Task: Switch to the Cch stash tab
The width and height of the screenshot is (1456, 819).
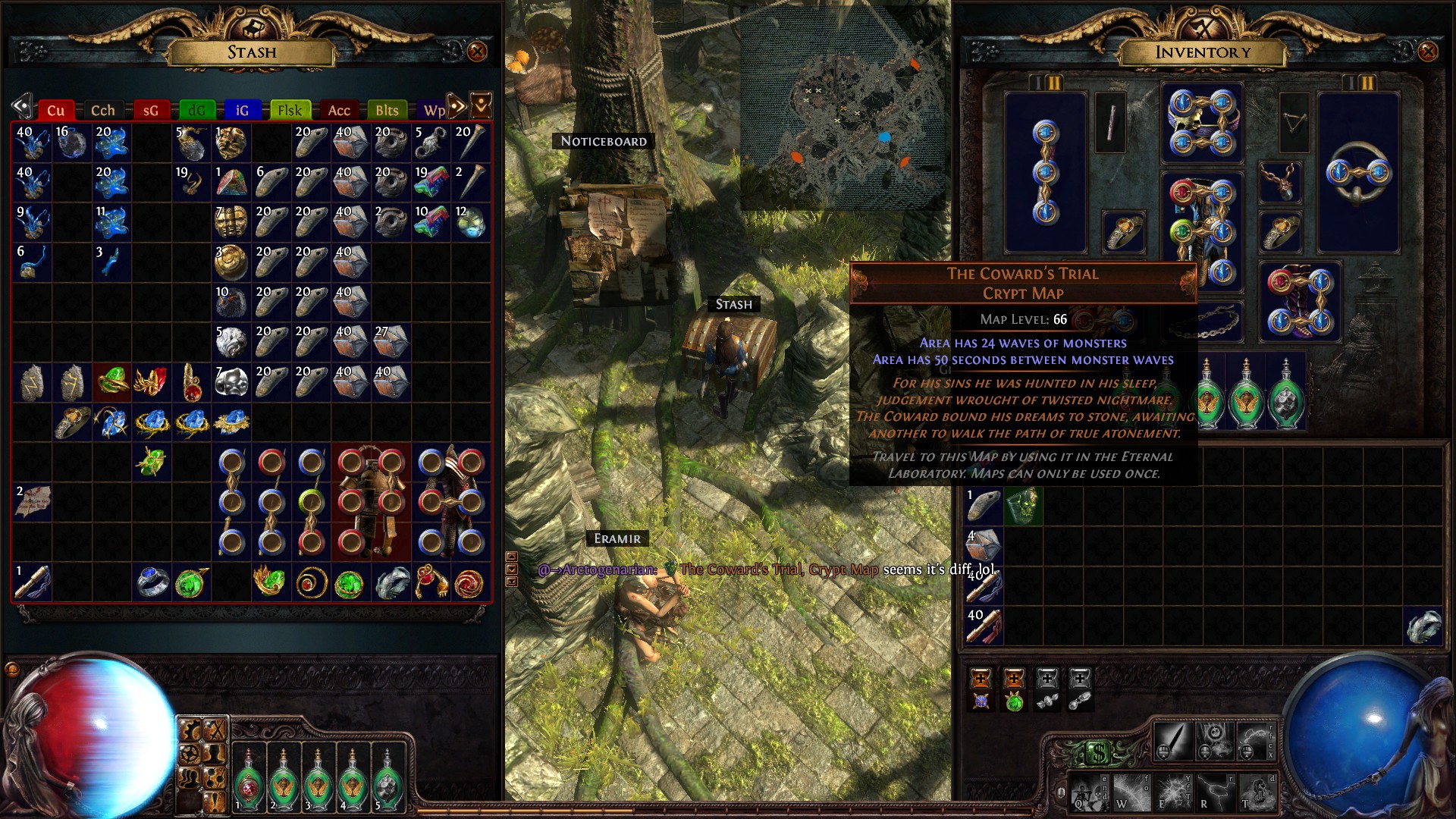Action: click(102, 111)
